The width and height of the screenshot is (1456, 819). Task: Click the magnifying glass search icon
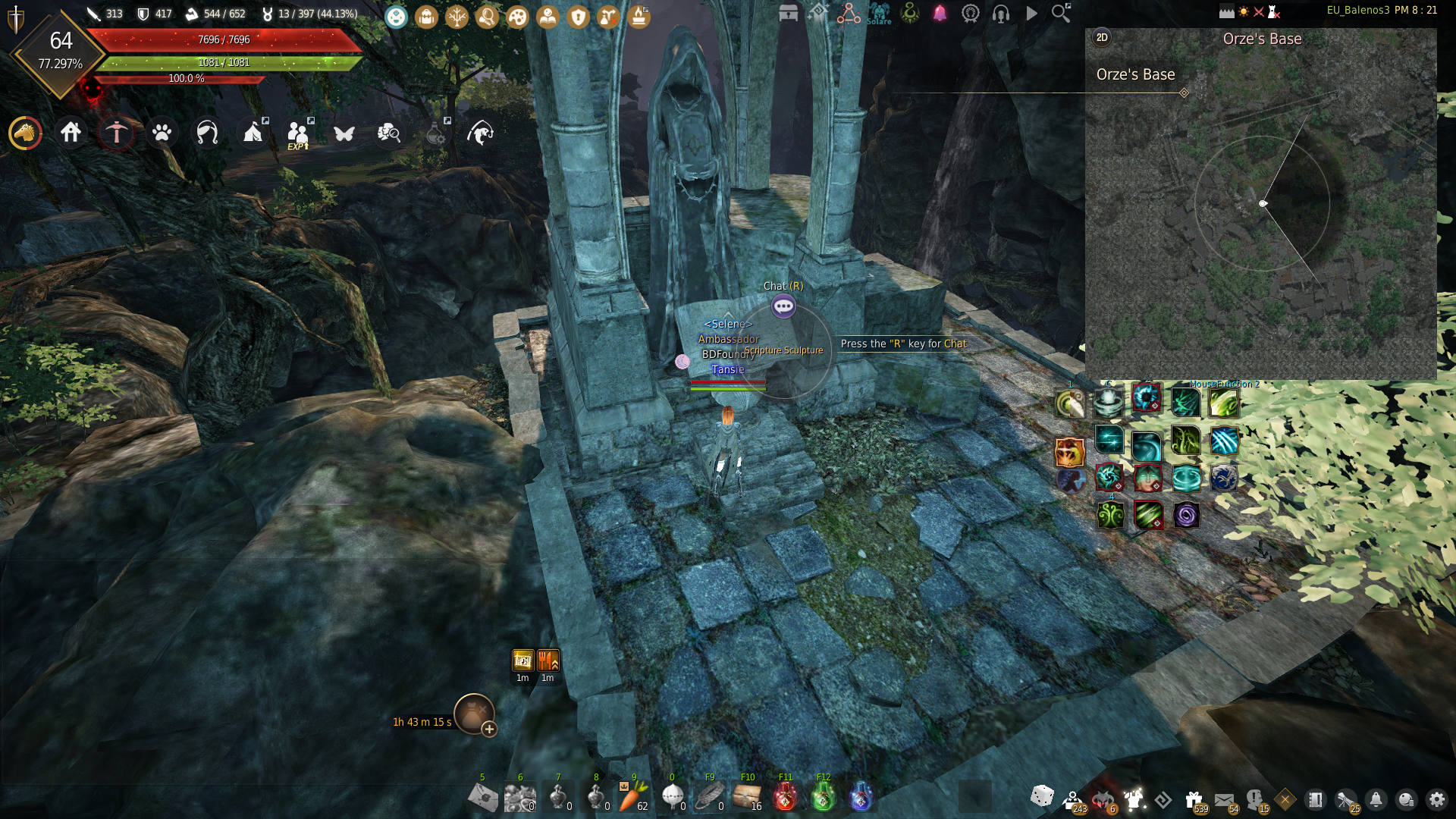pyautogui.click(x=1060, y=13)
